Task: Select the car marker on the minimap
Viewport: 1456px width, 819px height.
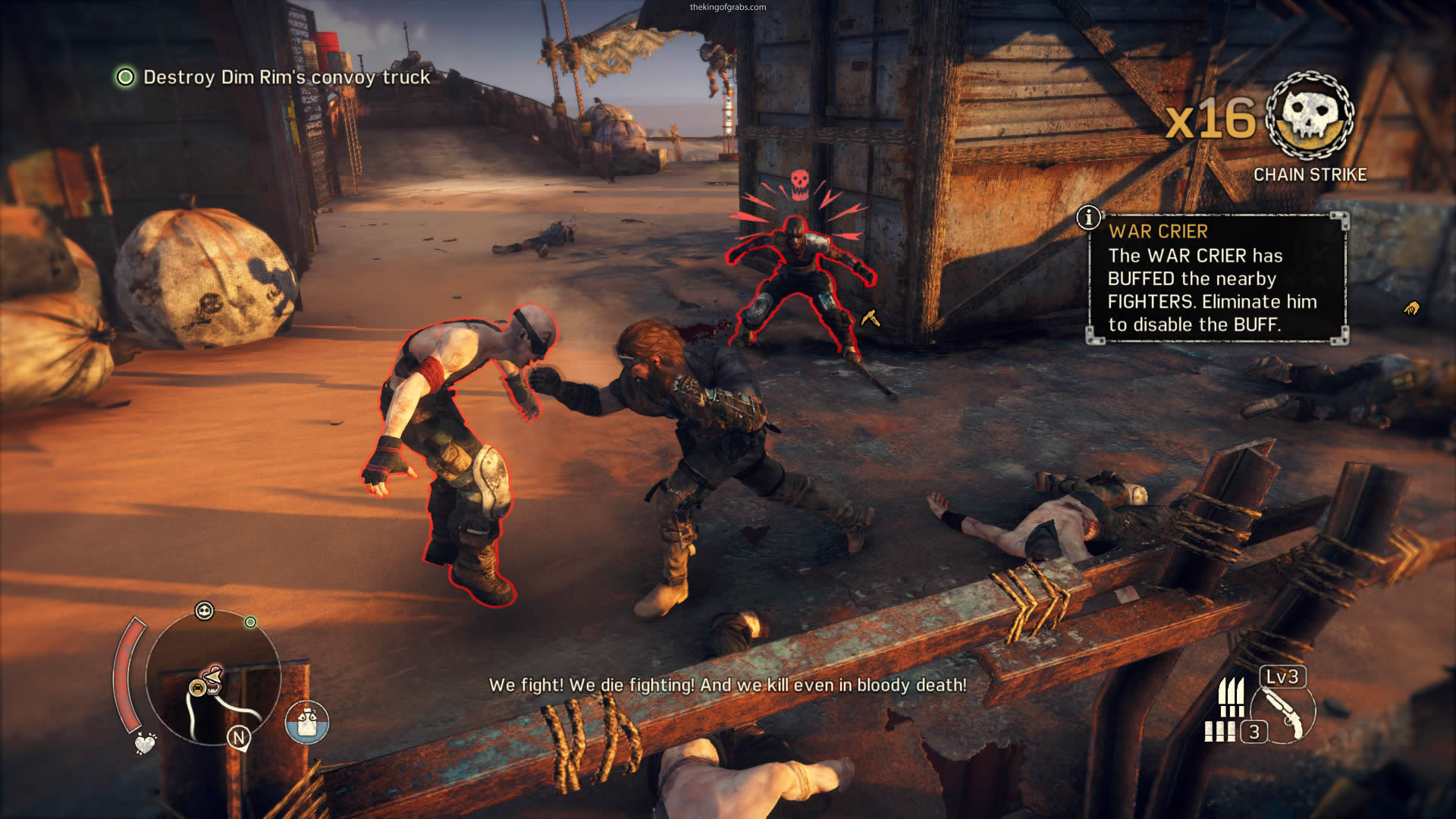Action: coord(197,688)
